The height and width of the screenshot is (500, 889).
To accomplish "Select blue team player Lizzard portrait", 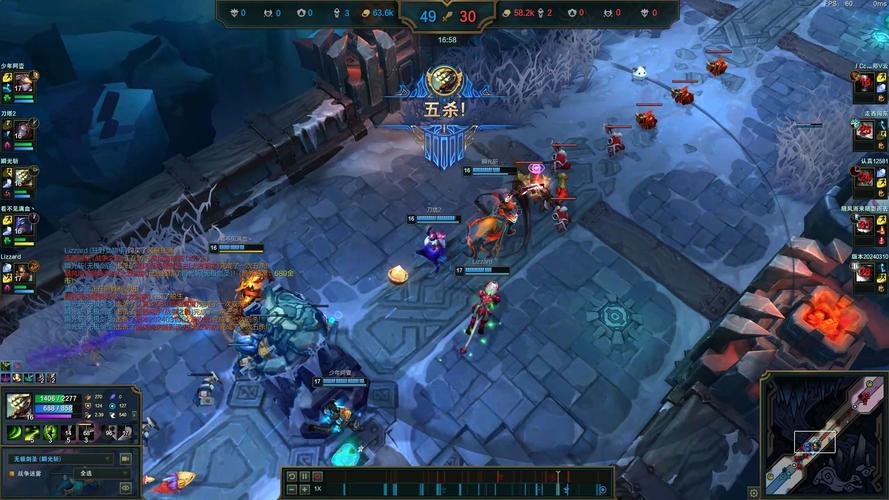I will tap(22, 273).
